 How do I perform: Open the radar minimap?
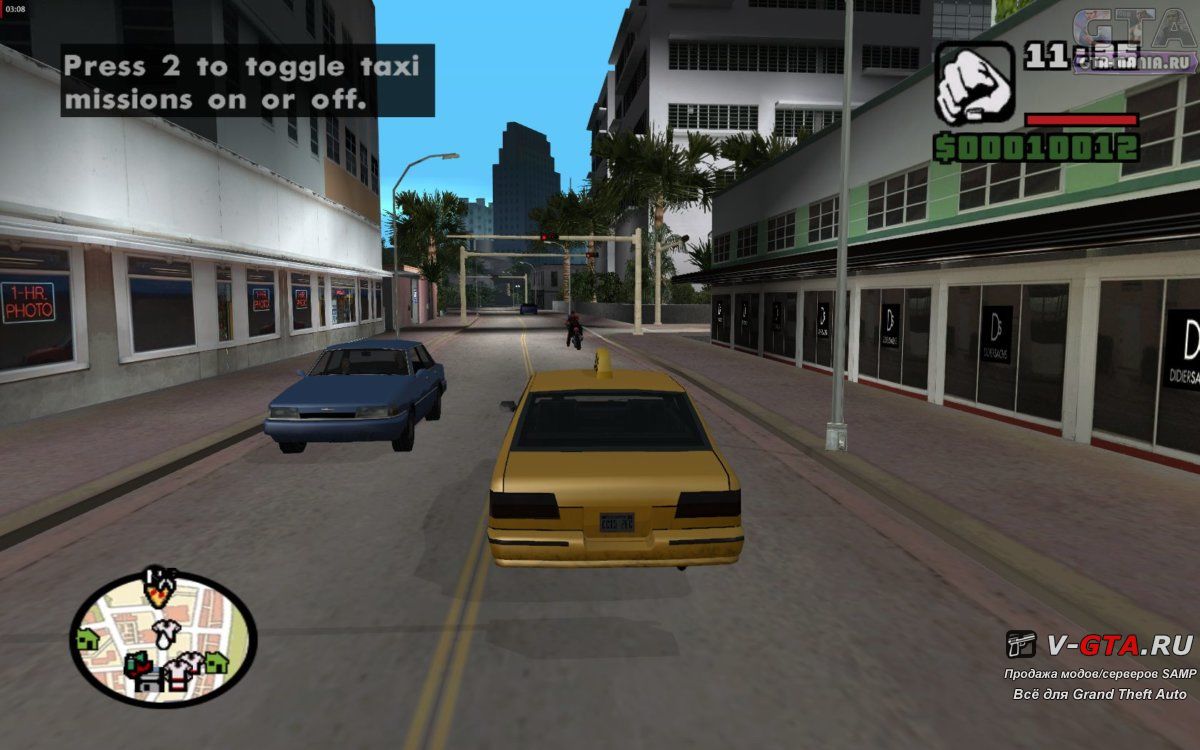click(164, 639)
